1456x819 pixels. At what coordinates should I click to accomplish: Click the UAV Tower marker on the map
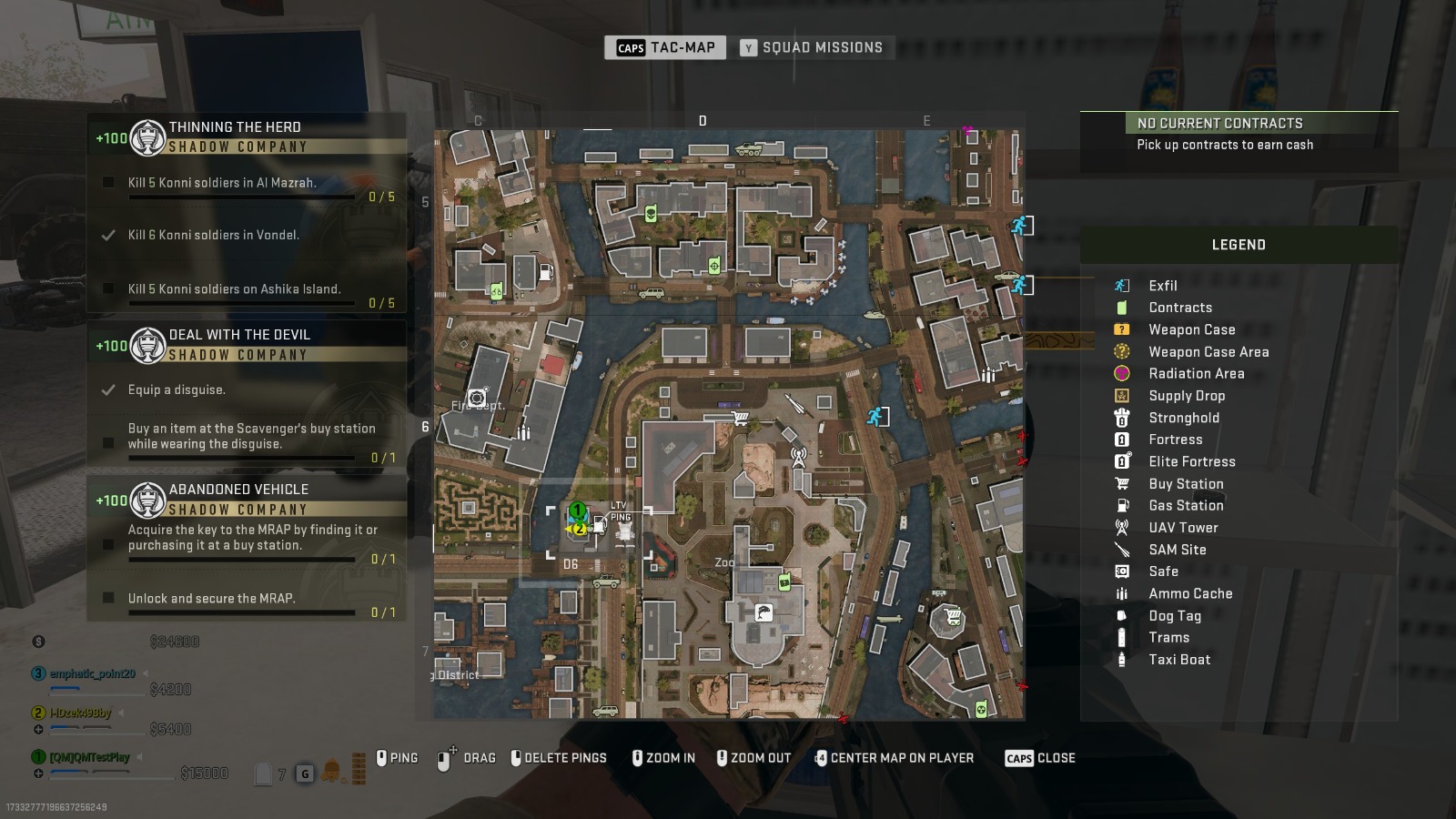798,455
